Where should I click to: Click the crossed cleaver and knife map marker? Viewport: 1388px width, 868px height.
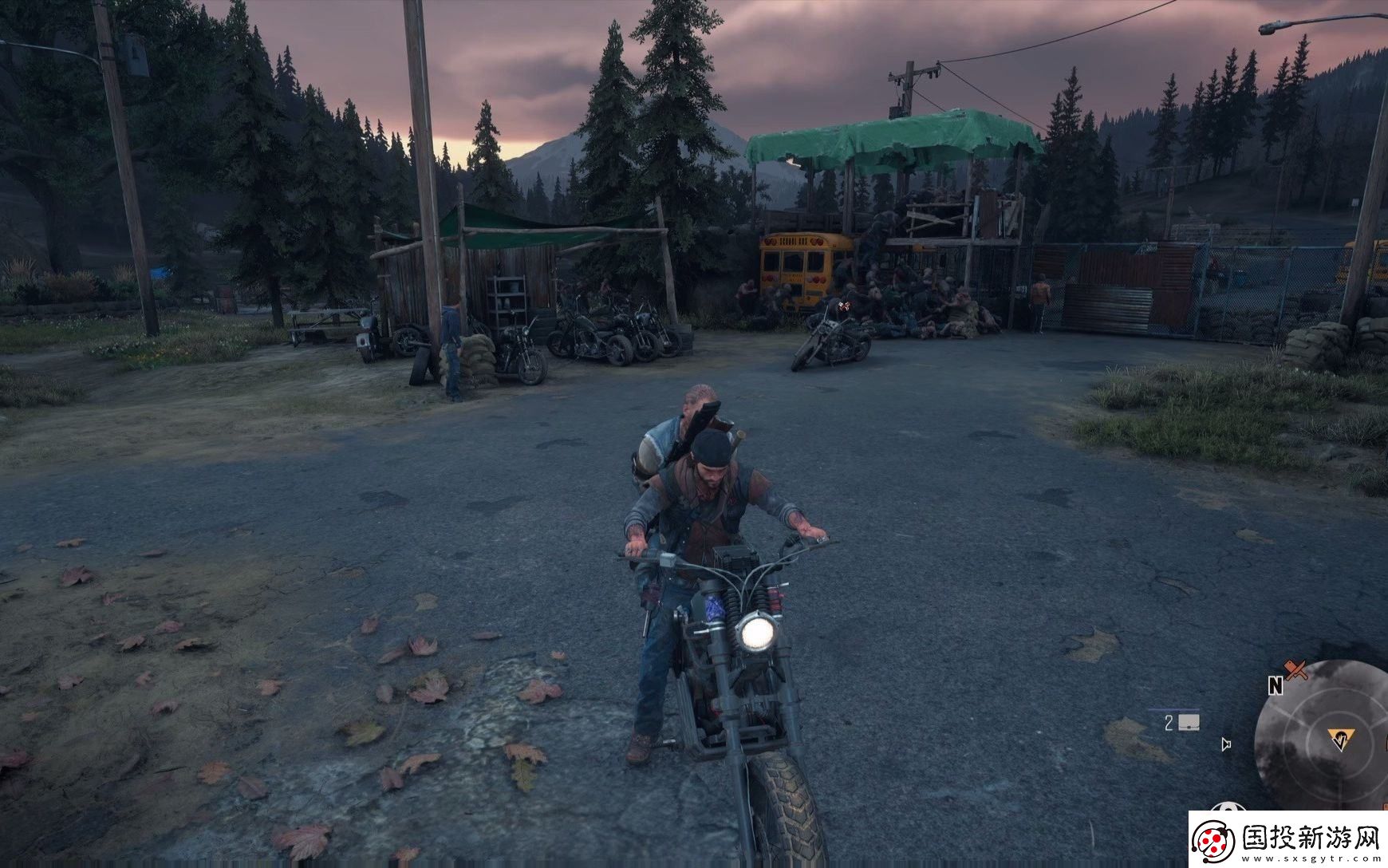point(1295,669)
